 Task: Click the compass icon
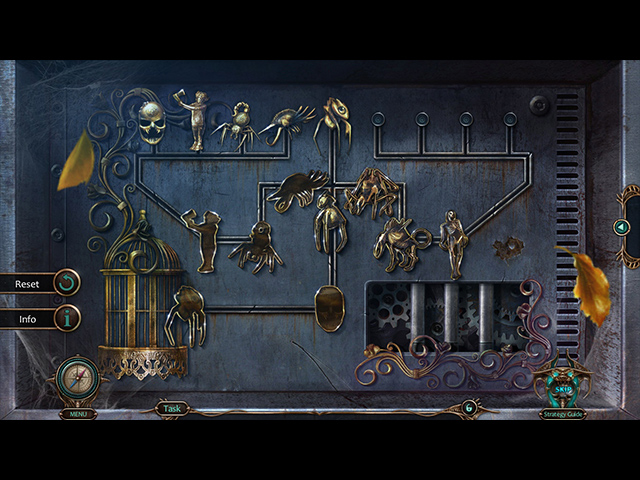pyautogui.click(x=77, y=378)
